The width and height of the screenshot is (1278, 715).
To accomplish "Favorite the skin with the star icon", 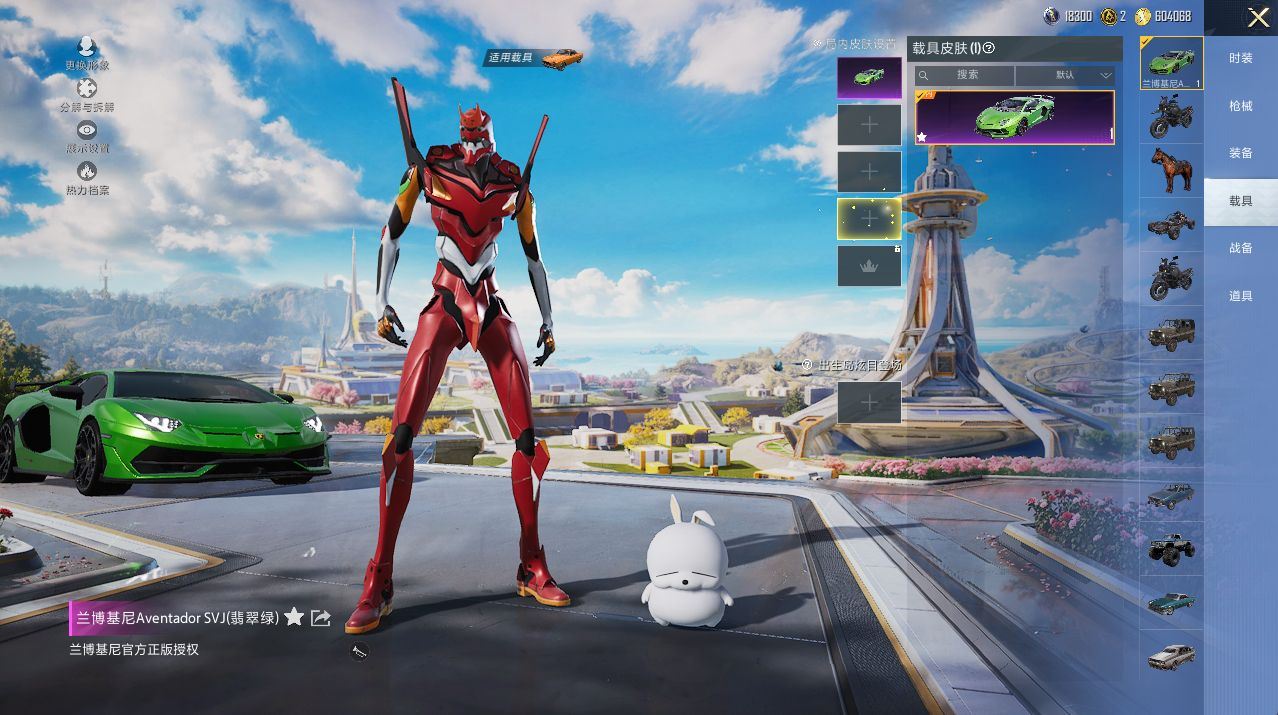I will point(294,617).
